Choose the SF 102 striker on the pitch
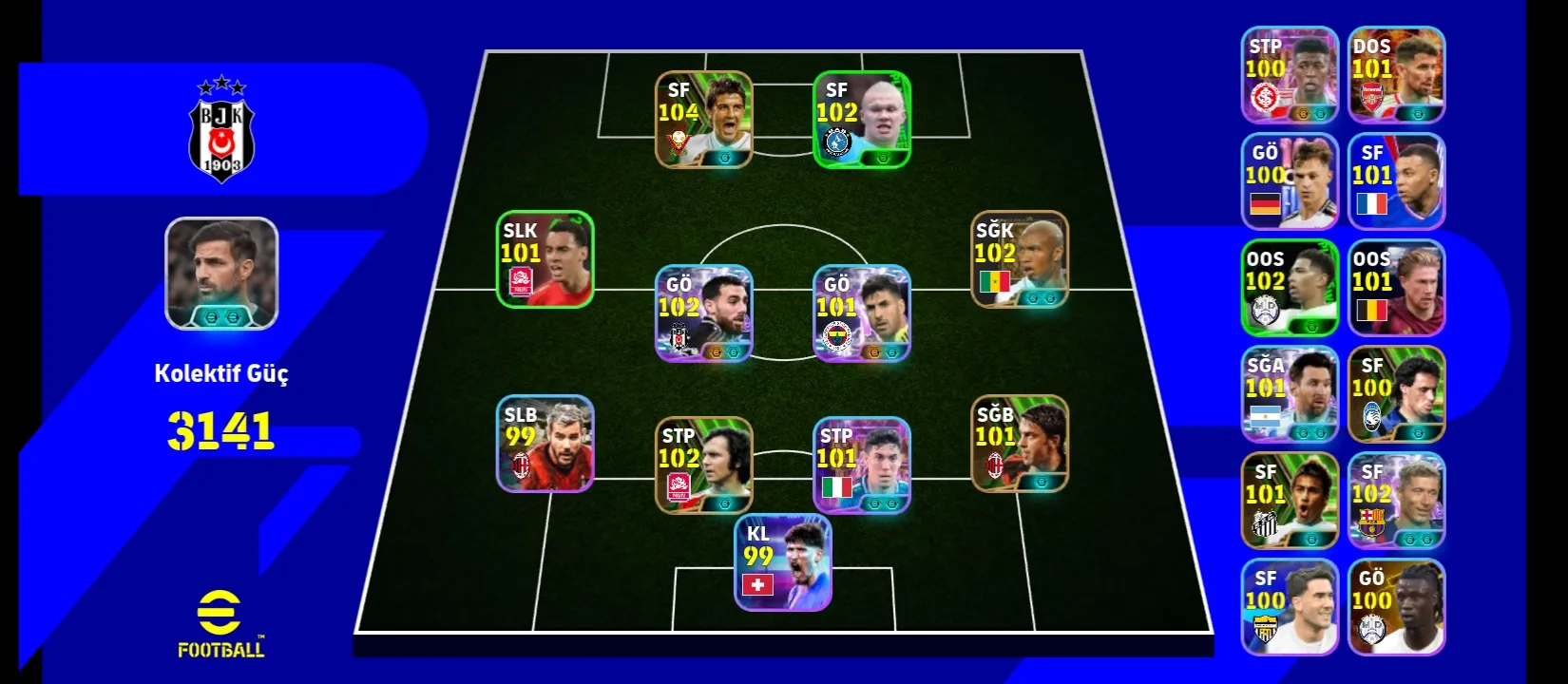The height and width of the screenshot is (684, 1568). (861, 120)
